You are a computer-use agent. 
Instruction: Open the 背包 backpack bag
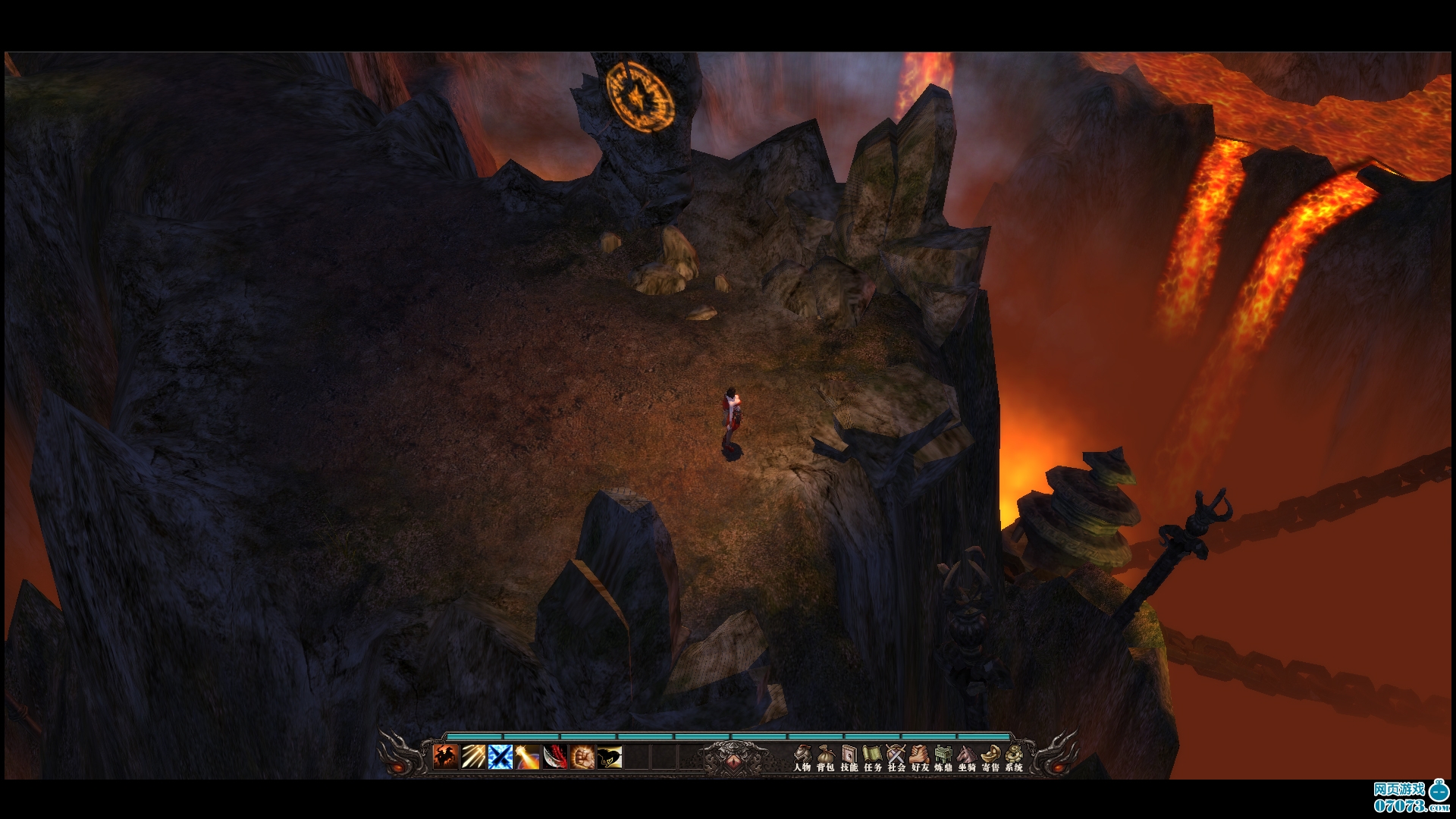coord(826,758)
